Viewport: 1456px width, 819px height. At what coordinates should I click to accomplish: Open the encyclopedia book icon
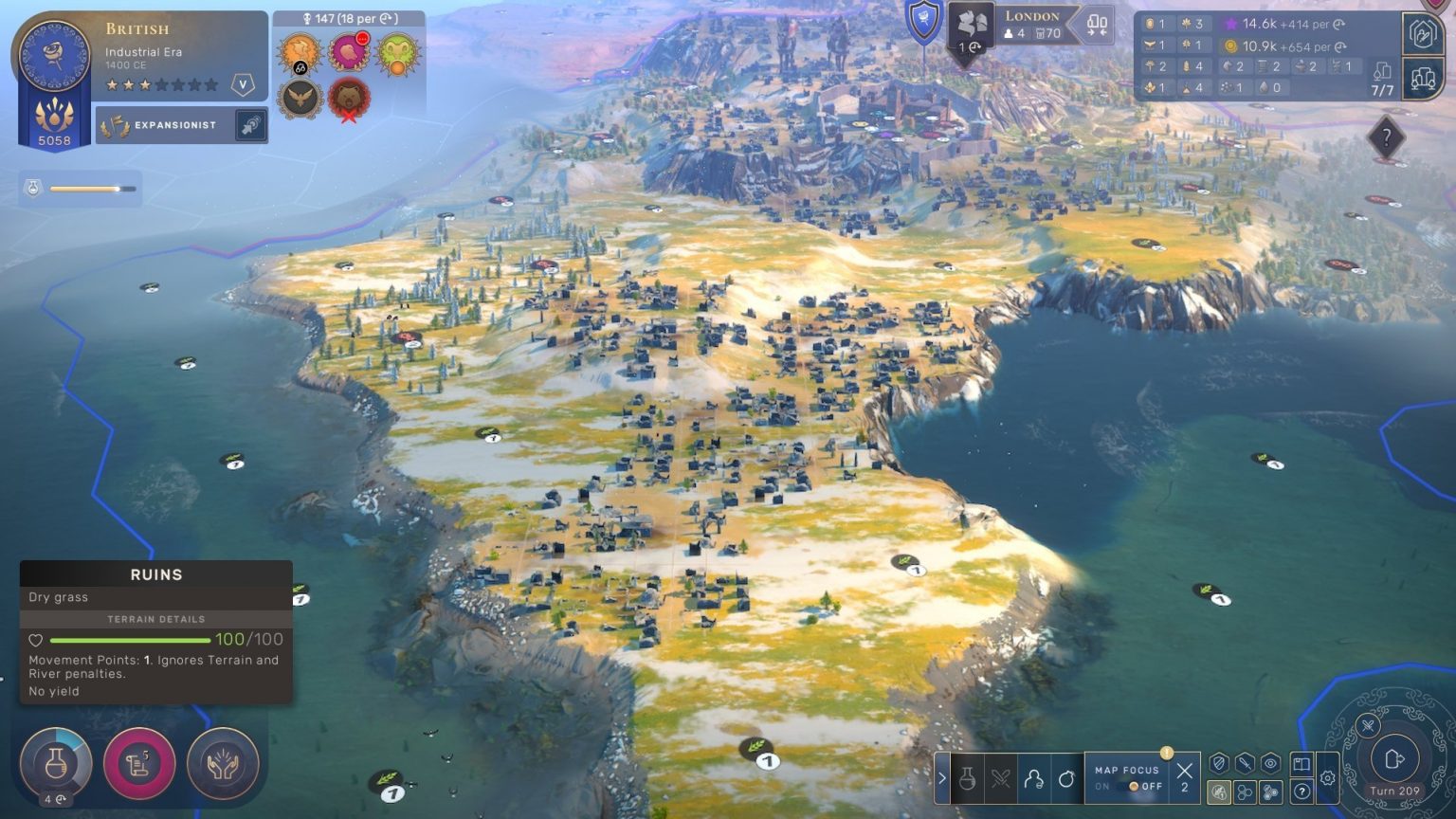[1301, 764]
